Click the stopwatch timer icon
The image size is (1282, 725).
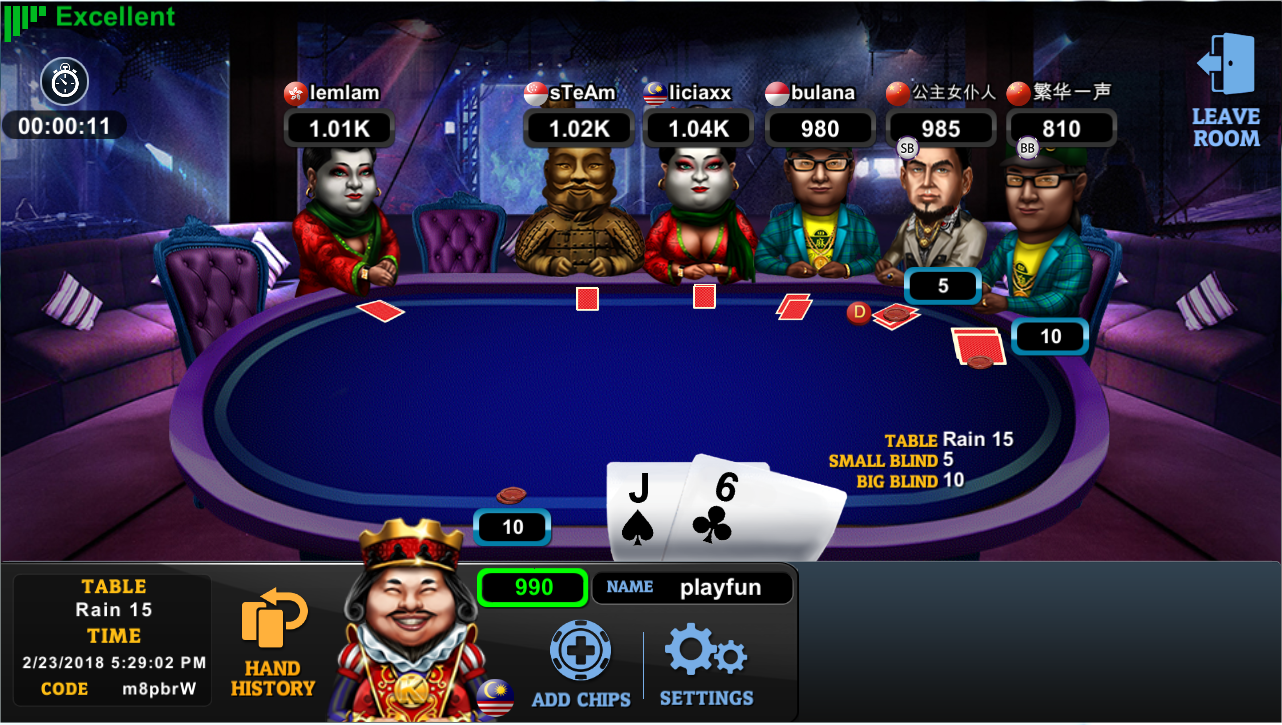[x=65, y=81]
